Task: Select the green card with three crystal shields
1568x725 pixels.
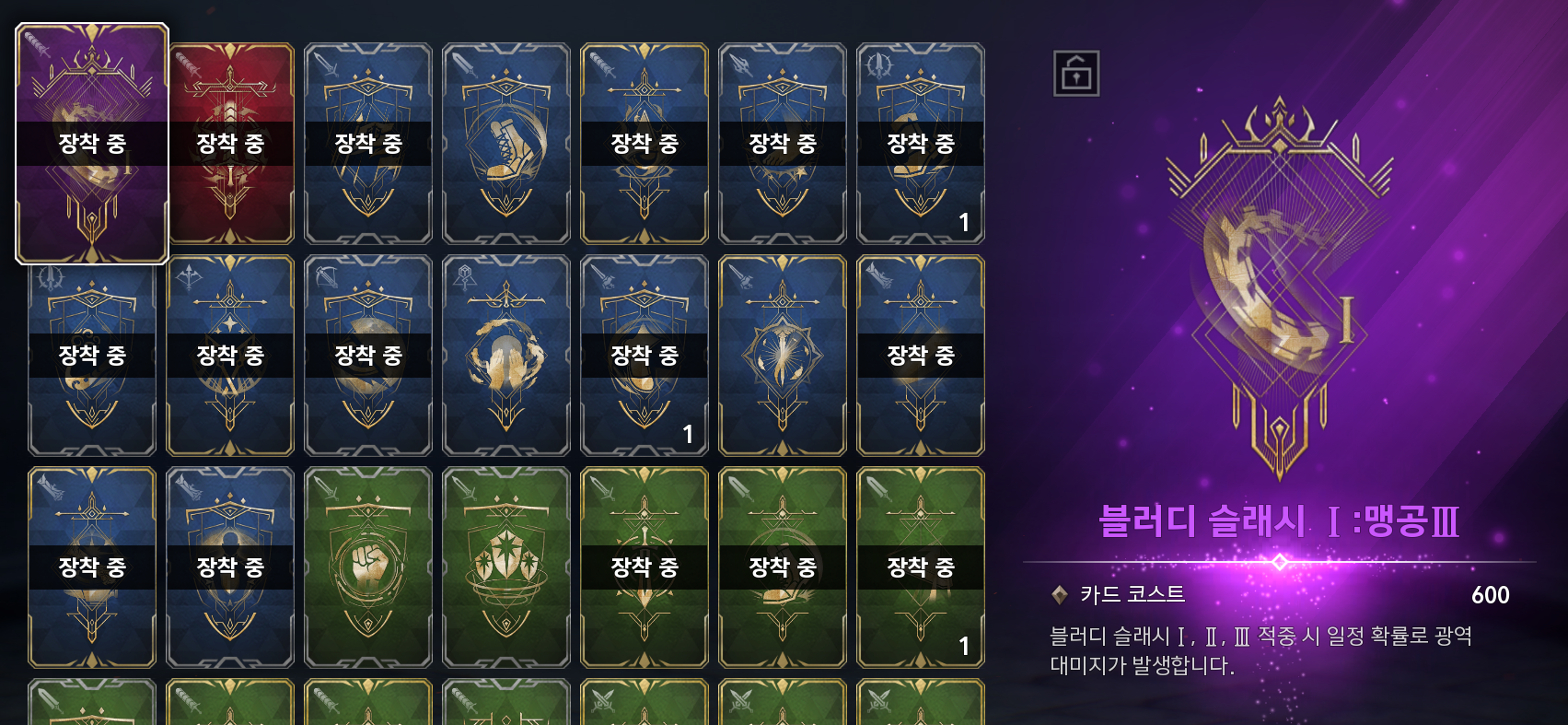Action: 506,567
